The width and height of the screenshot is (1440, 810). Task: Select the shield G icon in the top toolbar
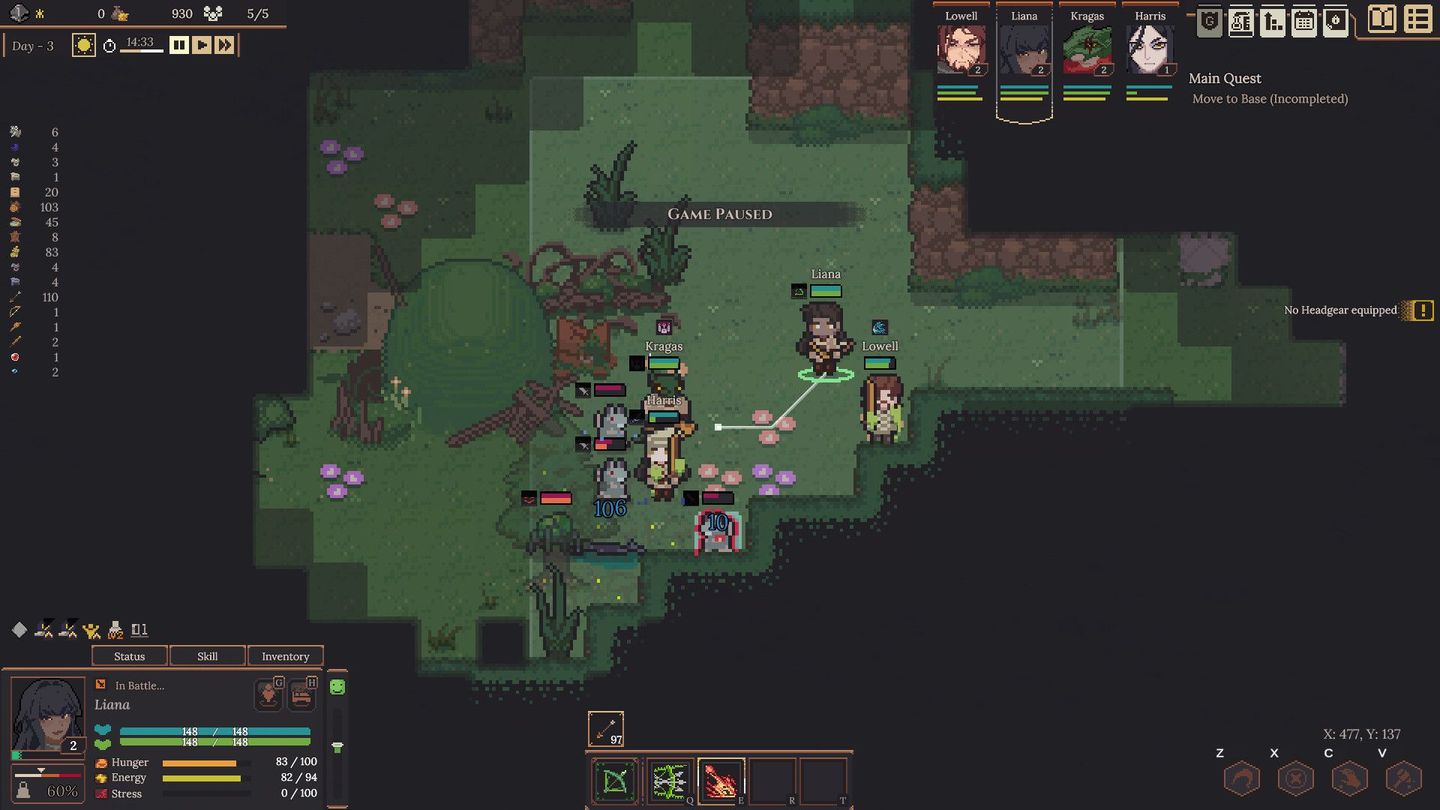1208,20
